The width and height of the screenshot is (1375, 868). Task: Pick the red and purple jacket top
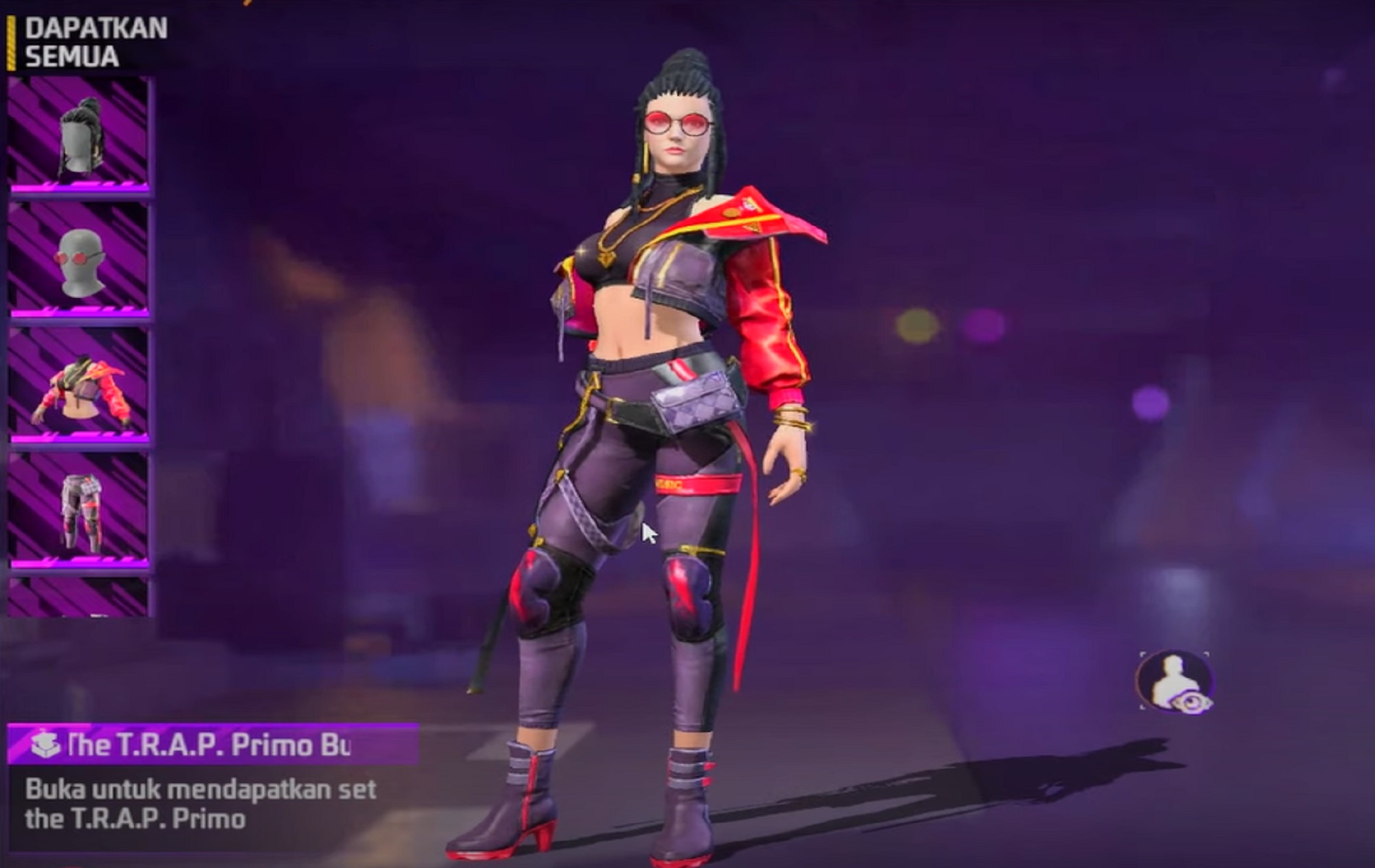(x=79, y=385)
